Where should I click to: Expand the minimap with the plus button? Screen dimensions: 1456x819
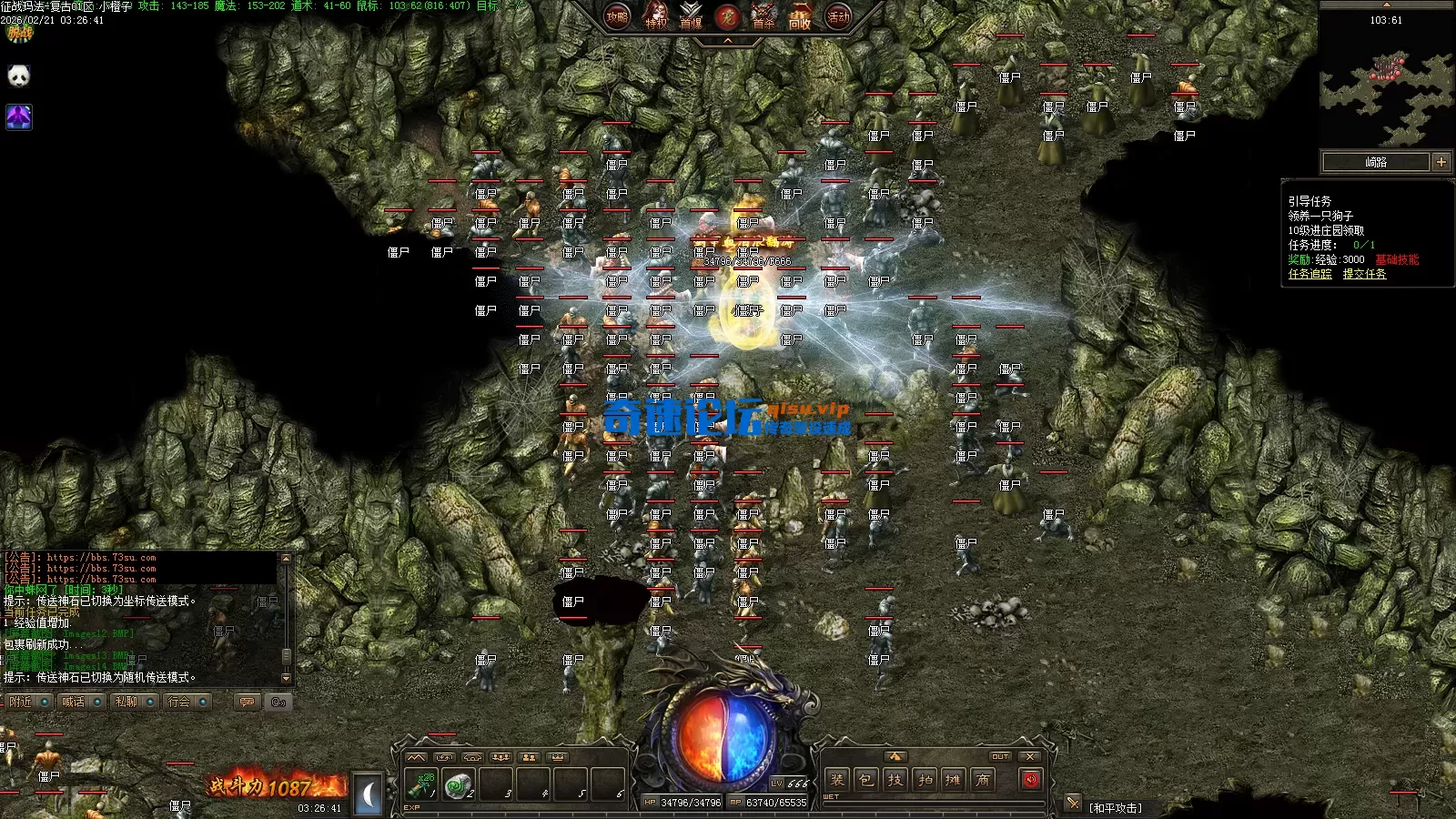[1441, 162]
